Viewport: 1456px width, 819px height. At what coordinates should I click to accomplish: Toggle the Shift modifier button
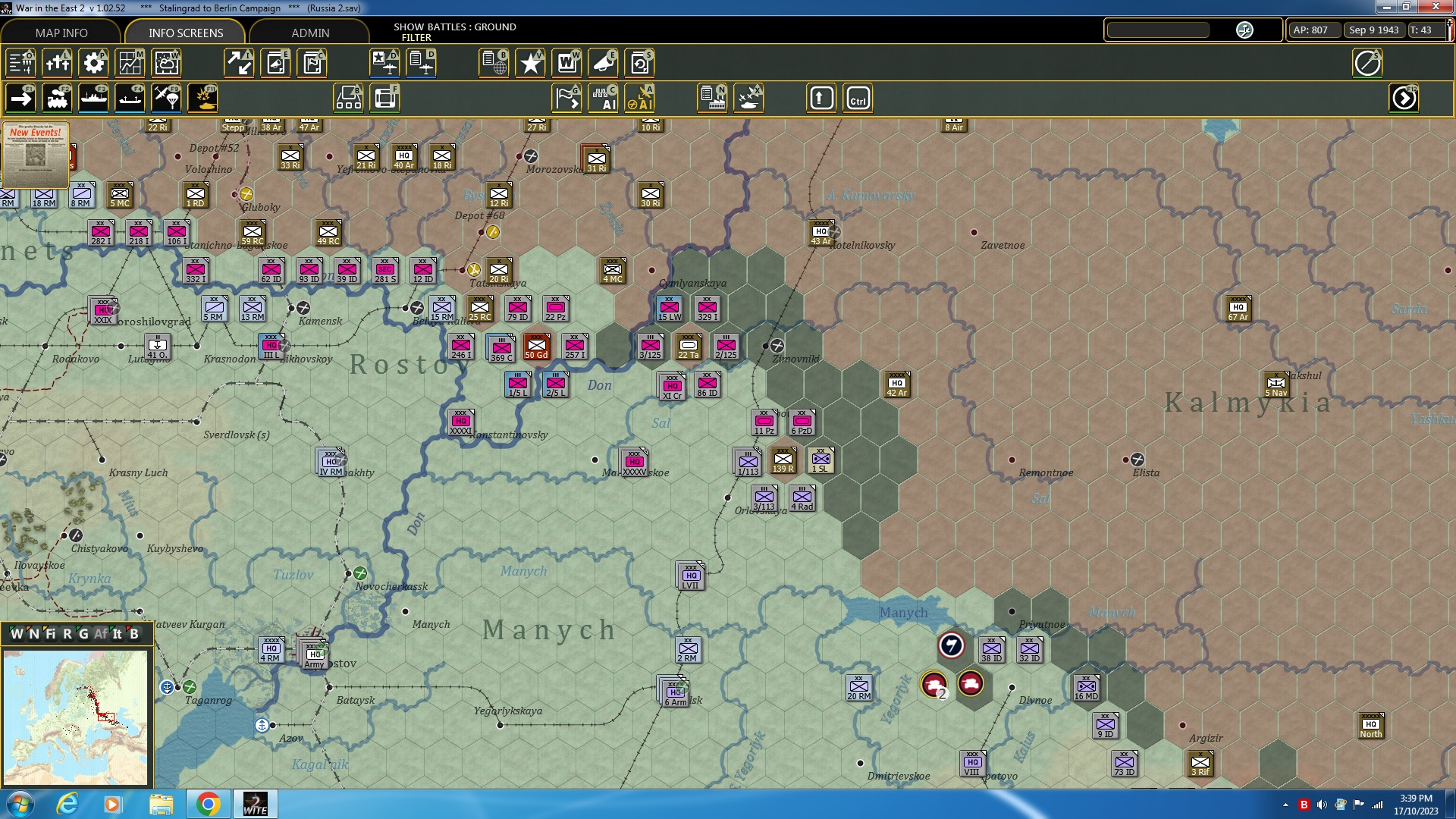click(821, 98)
